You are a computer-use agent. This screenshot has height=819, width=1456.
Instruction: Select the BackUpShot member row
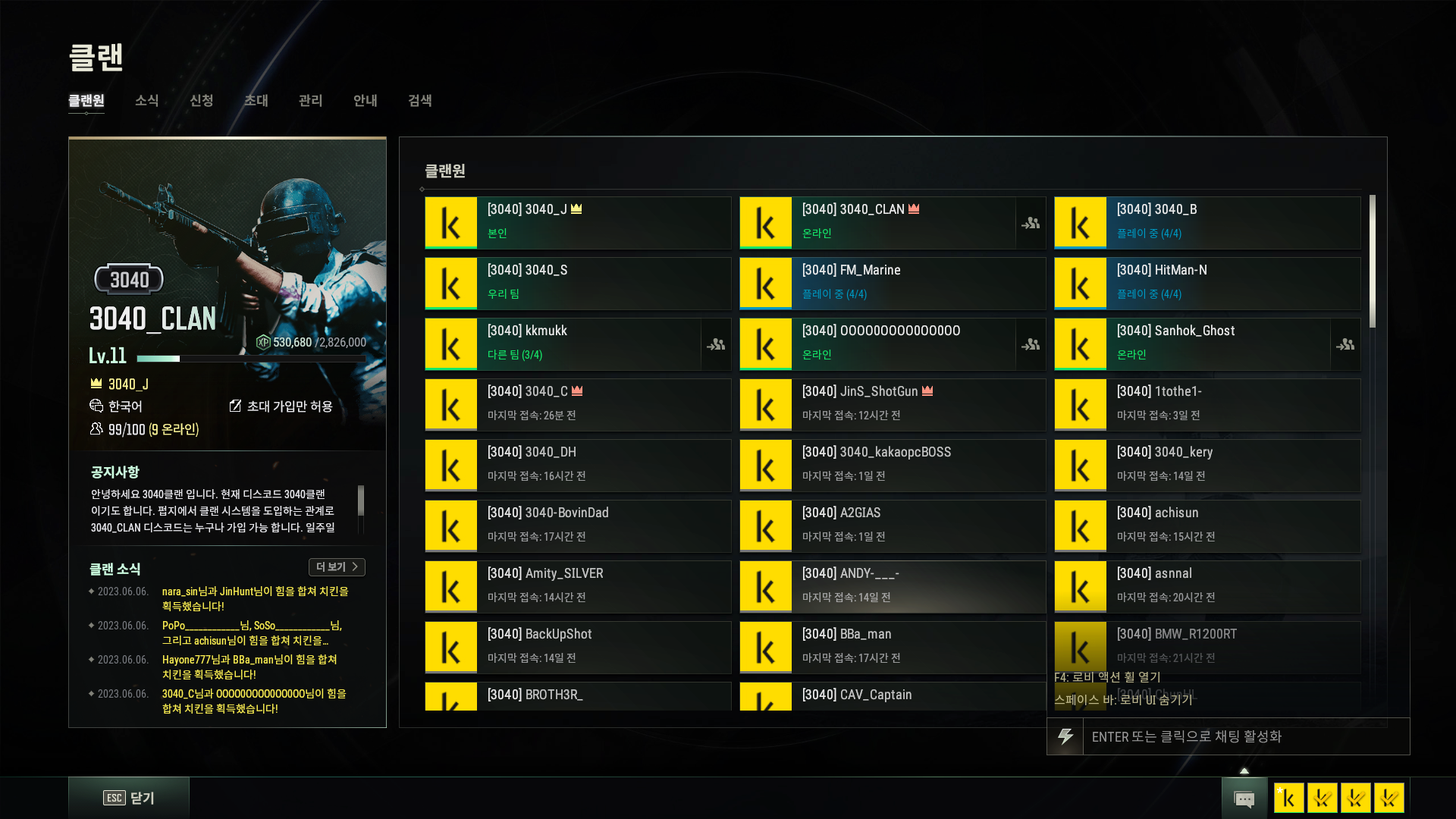click(x=577, y=648)
